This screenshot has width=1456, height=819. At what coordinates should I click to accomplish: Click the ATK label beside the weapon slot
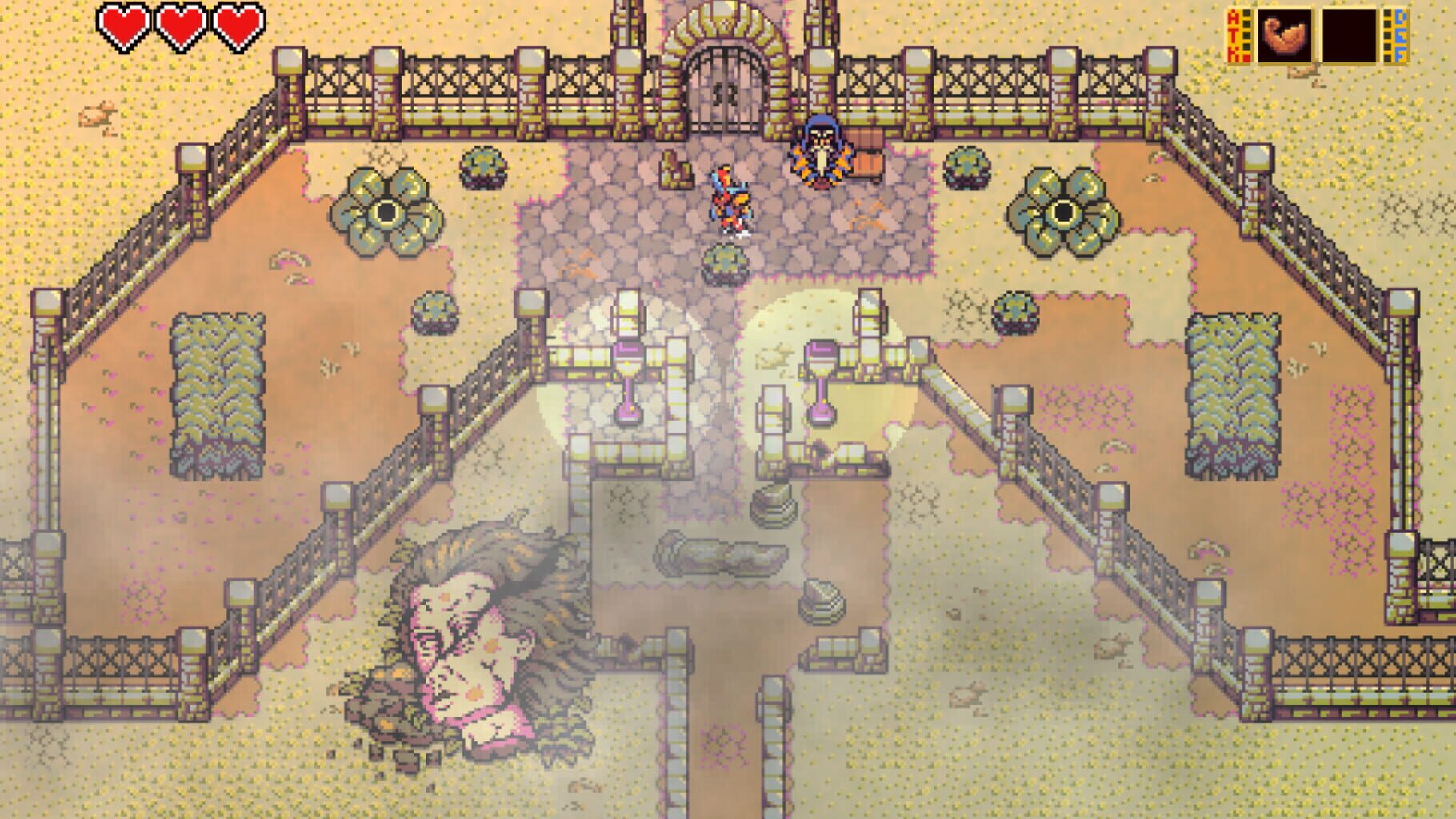[x=1234, y=36]
